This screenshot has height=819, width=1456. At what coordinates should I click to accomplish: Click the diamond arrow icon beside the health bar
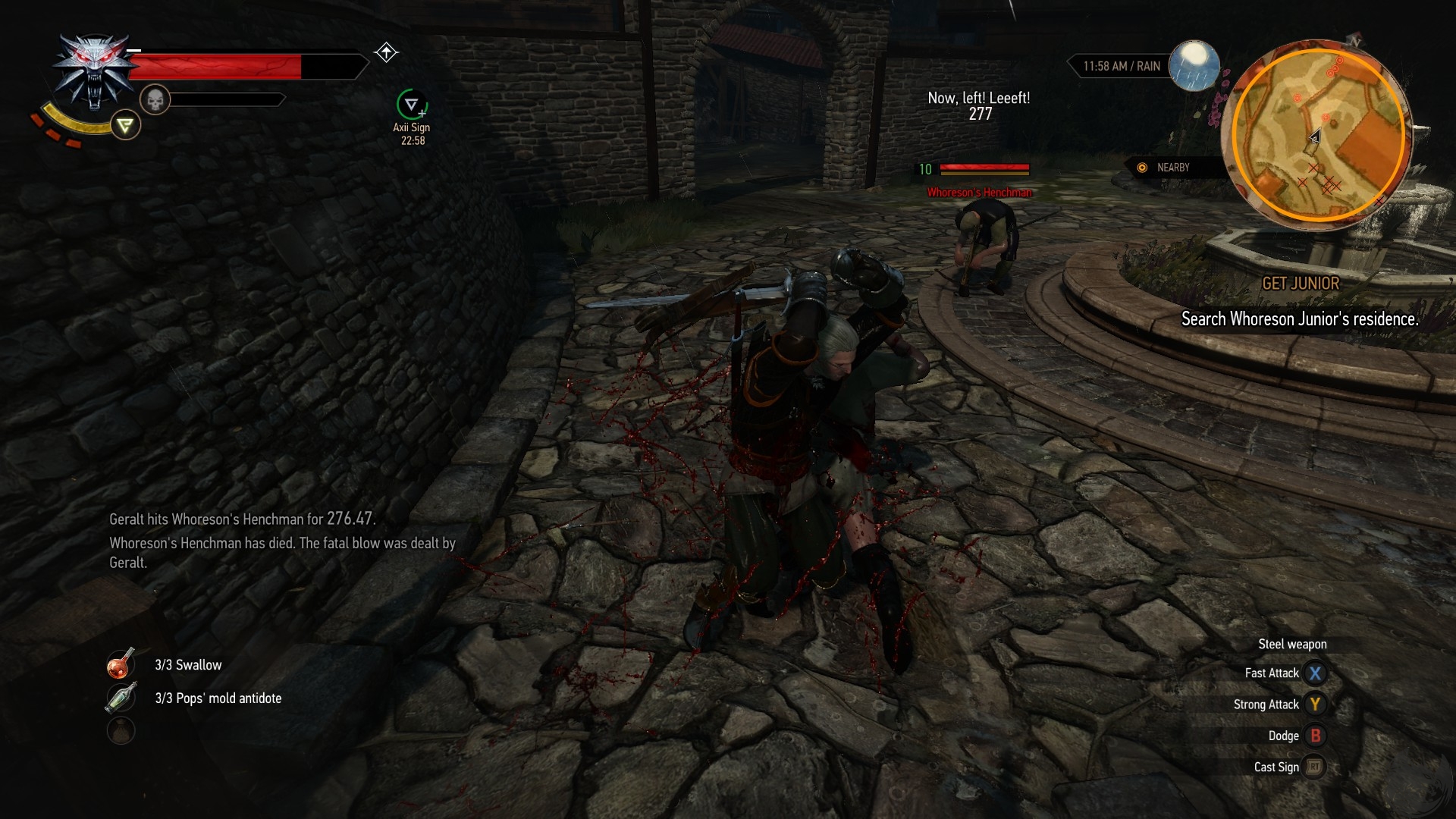386,52
